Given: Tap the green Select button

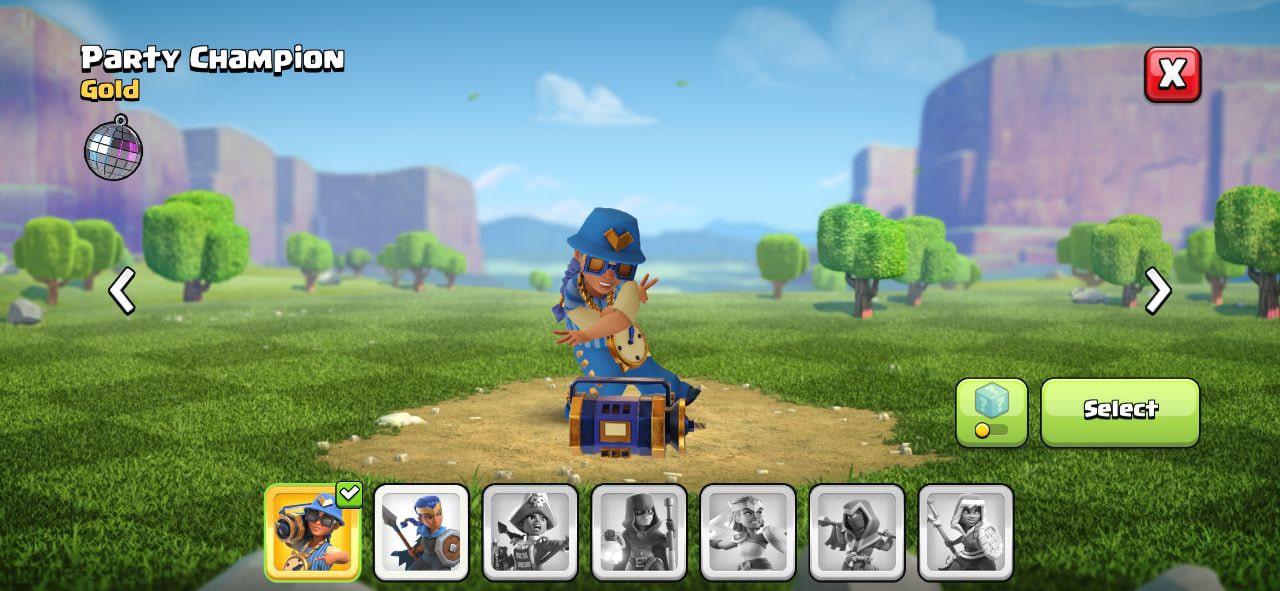Looking at the screenshot, I should (1120, 411).
